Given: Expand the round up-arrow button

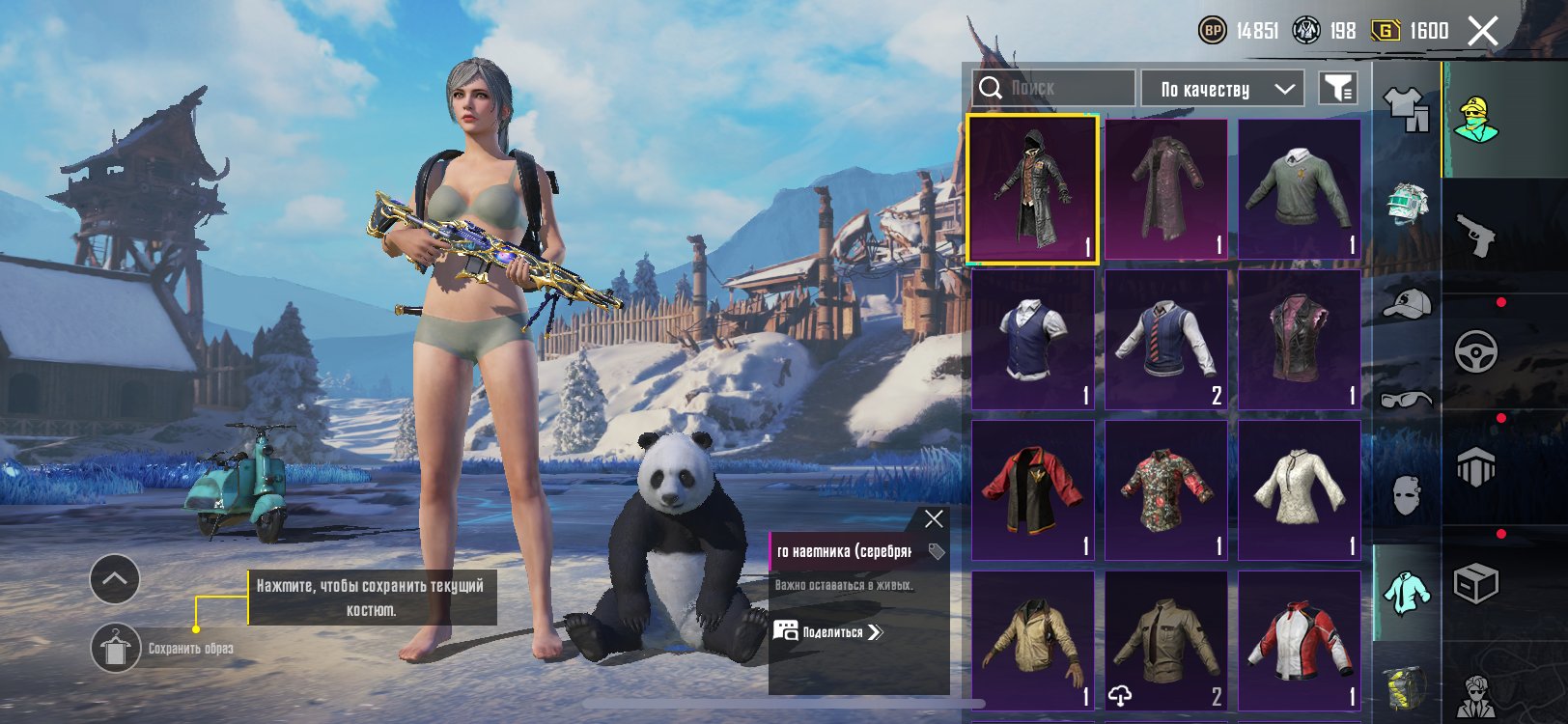Looking at the screenshot, I should coord(115,579).
